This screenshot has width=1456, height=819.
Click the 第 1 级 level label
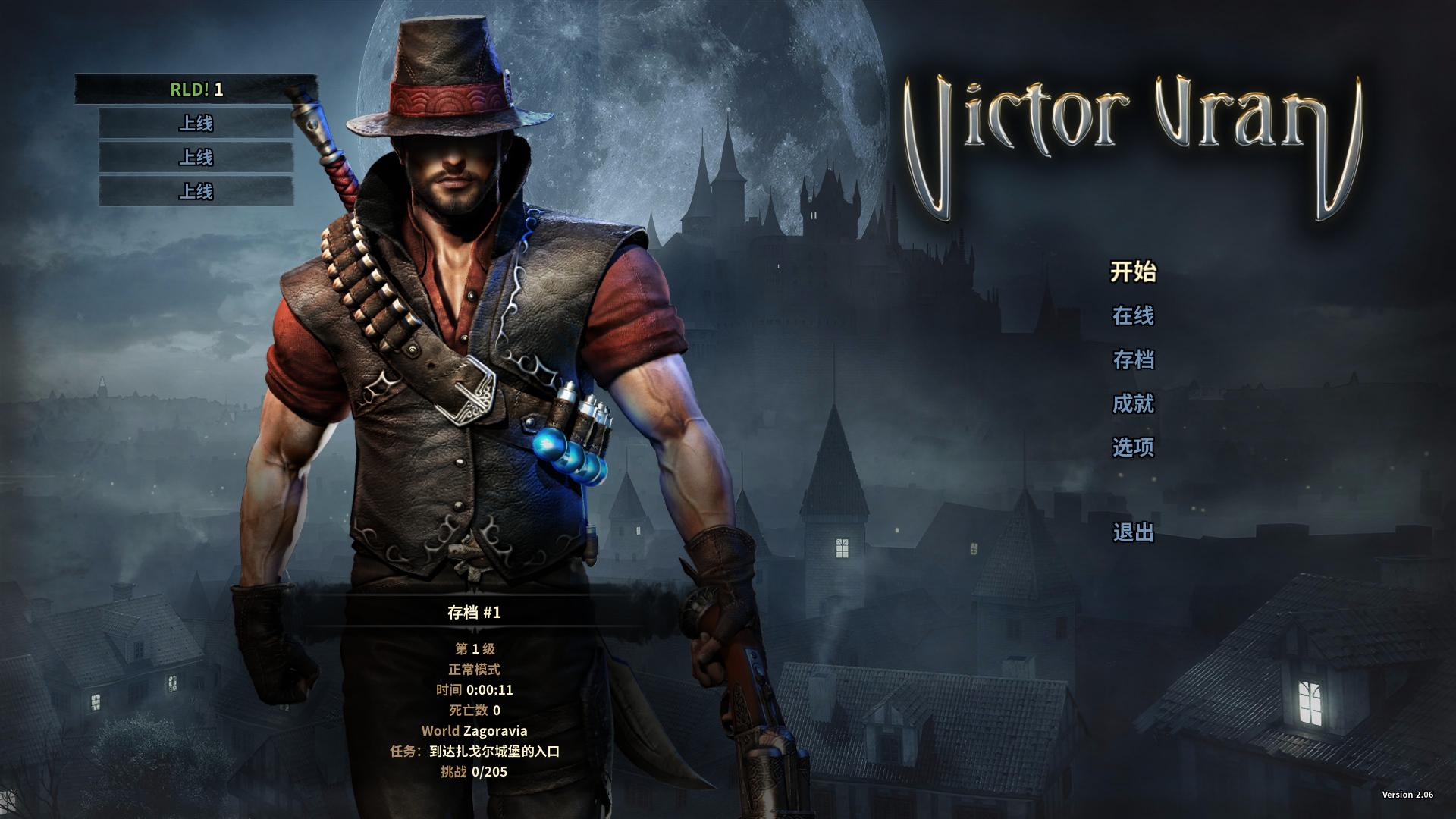point(477,649)
